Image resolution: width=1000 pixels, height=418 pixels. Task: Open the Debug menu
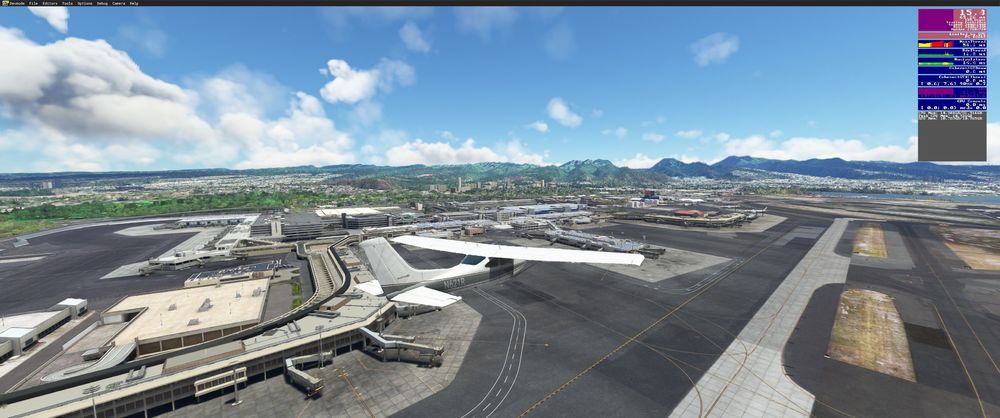tap(102, 4)
